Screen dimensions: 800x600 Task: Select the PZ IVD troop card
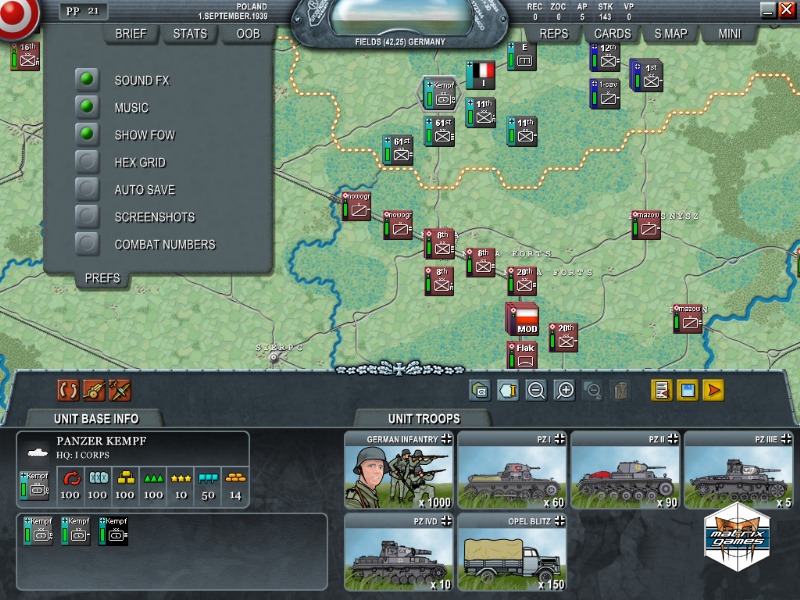point(398,552)
